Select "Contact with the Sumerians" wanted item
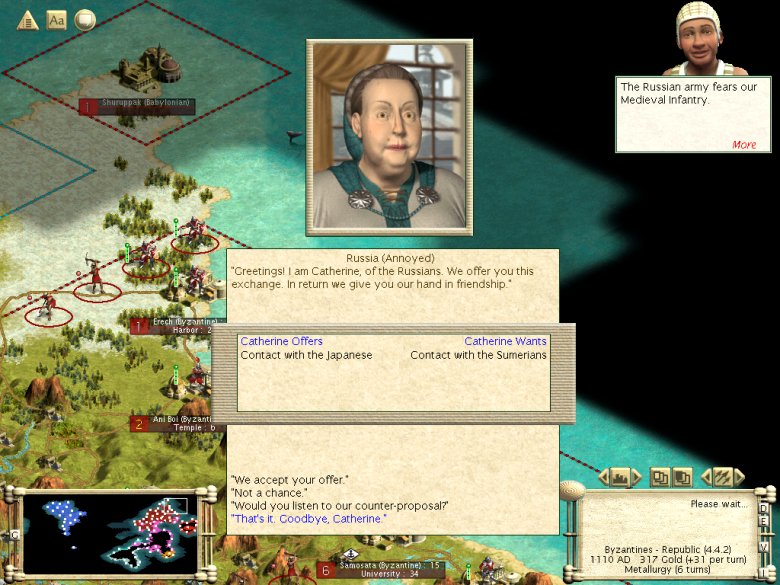Viewport: 780px width, 585px height. 478,355
